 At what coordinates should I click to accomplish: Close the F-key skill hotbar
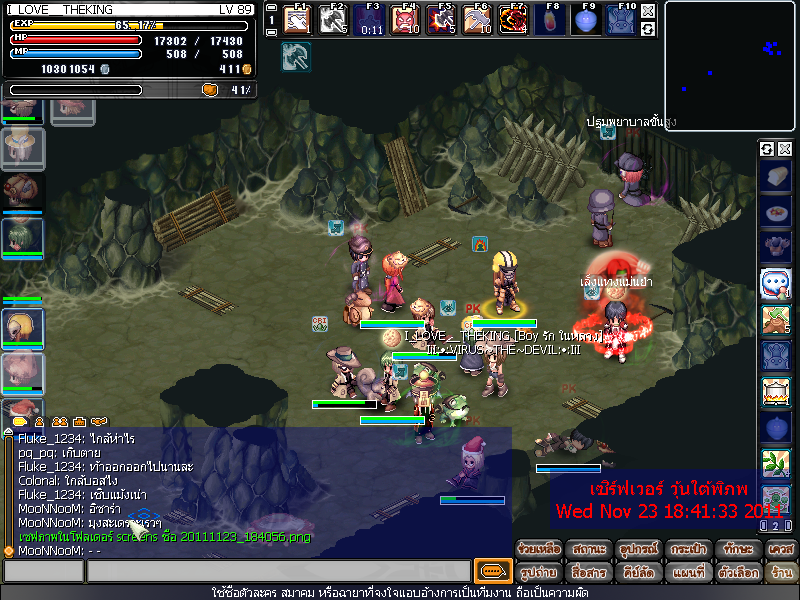click(648, 11)
